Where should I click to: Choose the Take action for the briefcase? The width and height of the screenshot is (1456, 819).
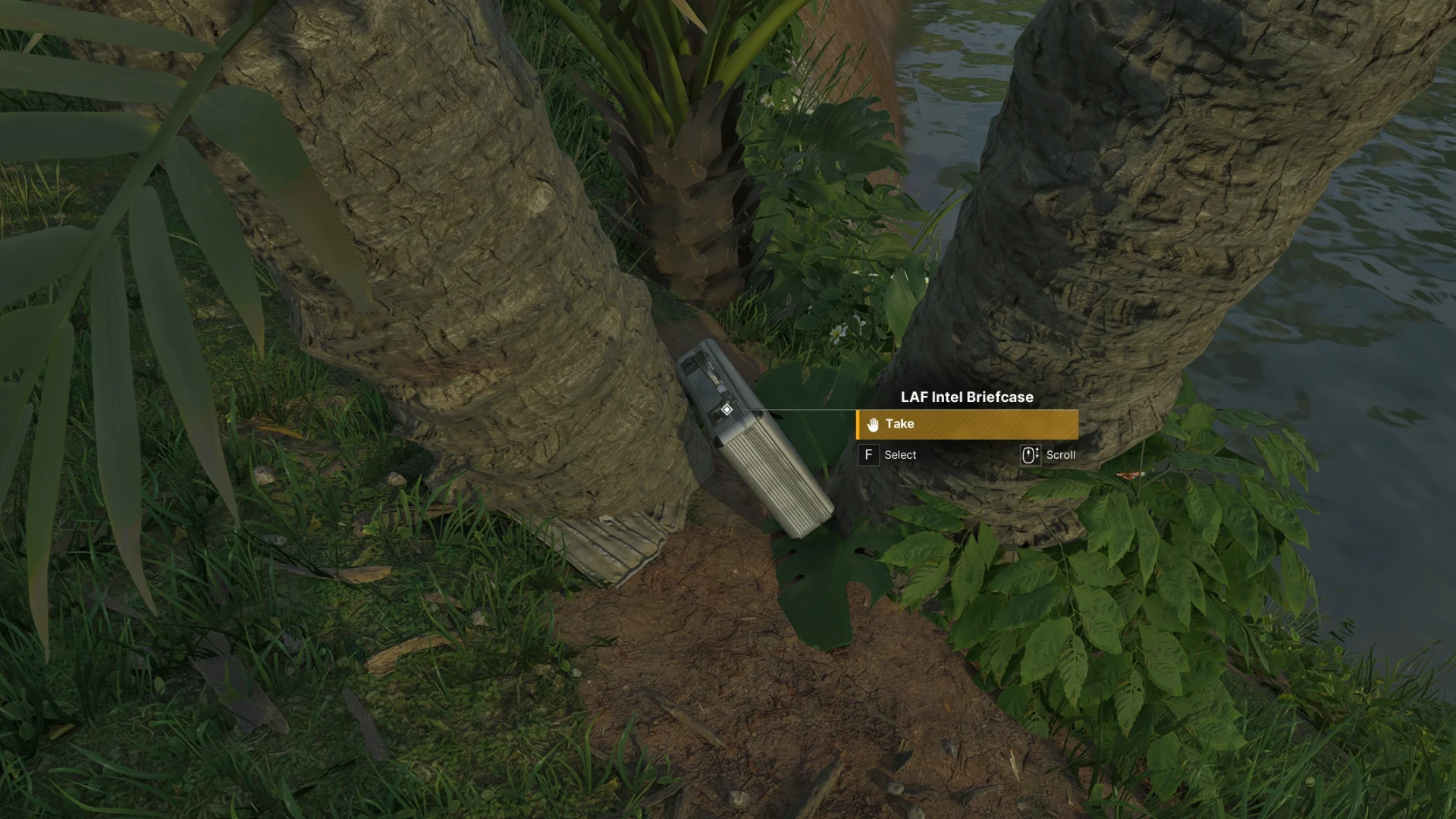click(x=967, y=425)
